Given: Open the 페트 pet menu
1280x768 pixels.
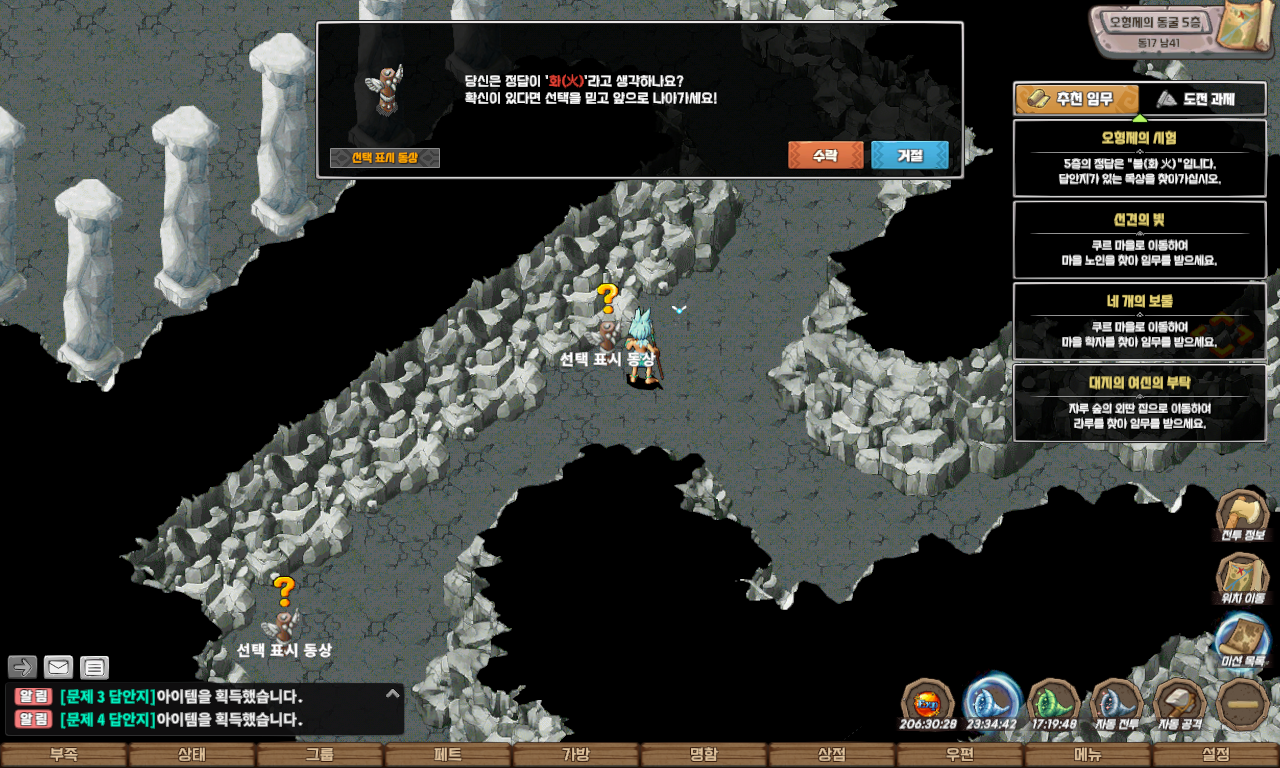Looking at the screenshot, I should click(x=447, y=755).
